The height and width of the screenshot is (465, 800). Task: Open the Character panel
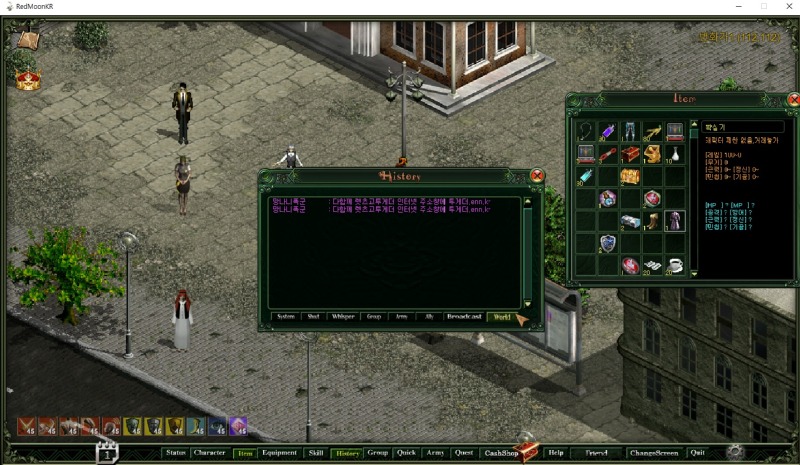tap(210, 453)
